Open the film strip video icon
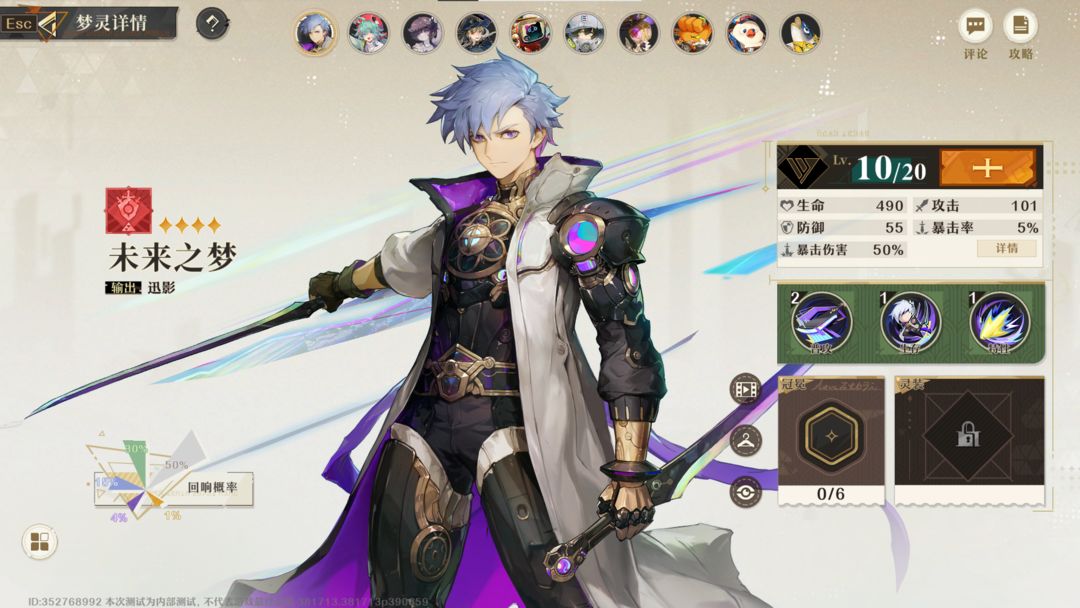This screenshot has height=608, width=1080. 745,388
